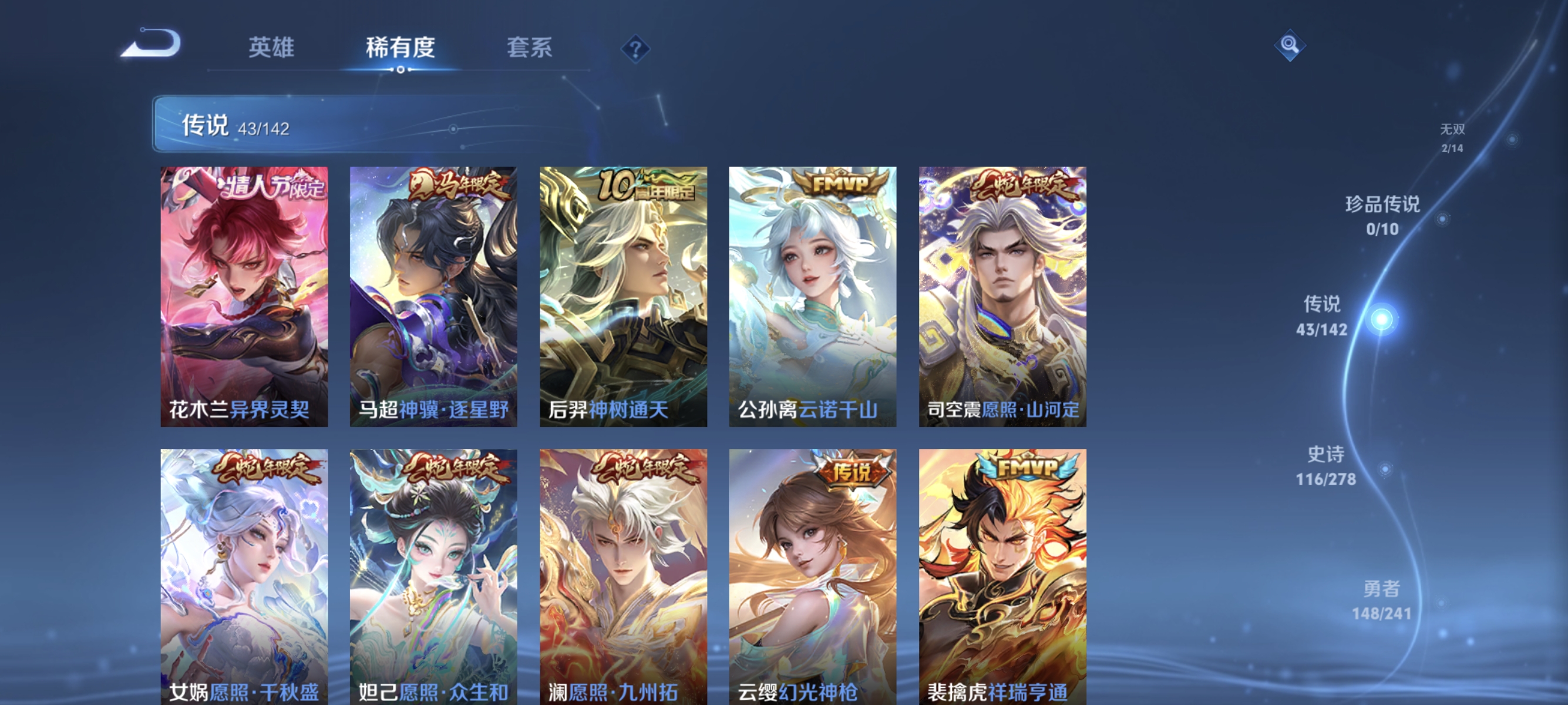Open 裴擒虎 祥瑞亨通 skin thumbnail

click(1004, 571)
